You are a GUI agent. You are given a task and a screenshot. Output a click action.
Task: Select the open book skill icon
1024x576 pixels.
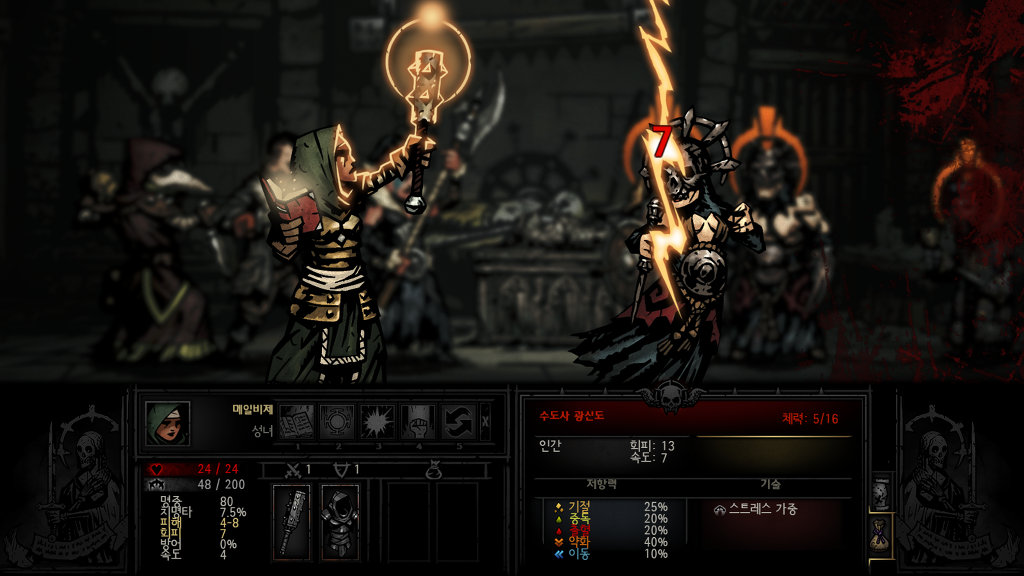[x=296, y=421]
